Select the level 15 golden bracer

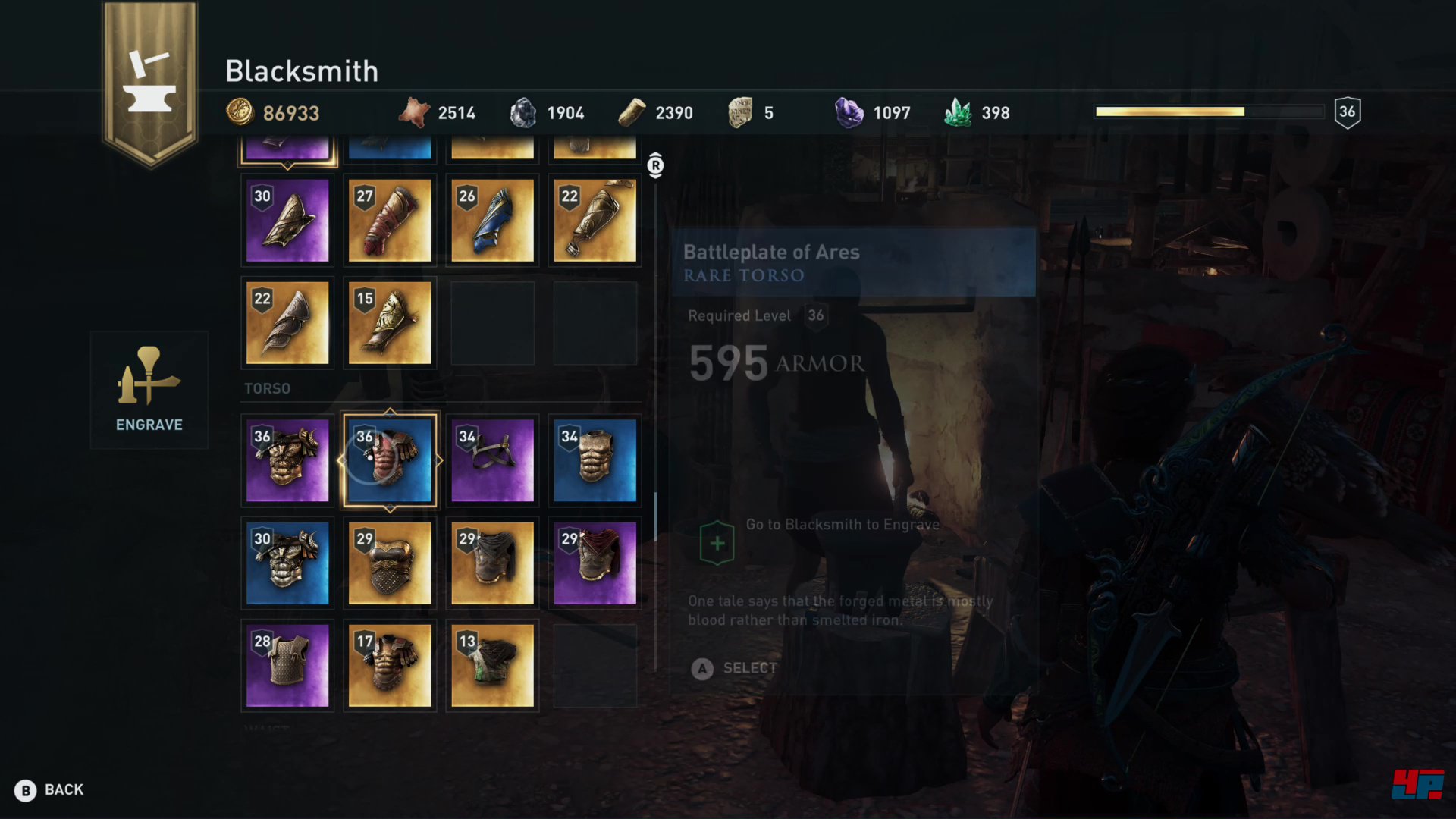[390, 323]
